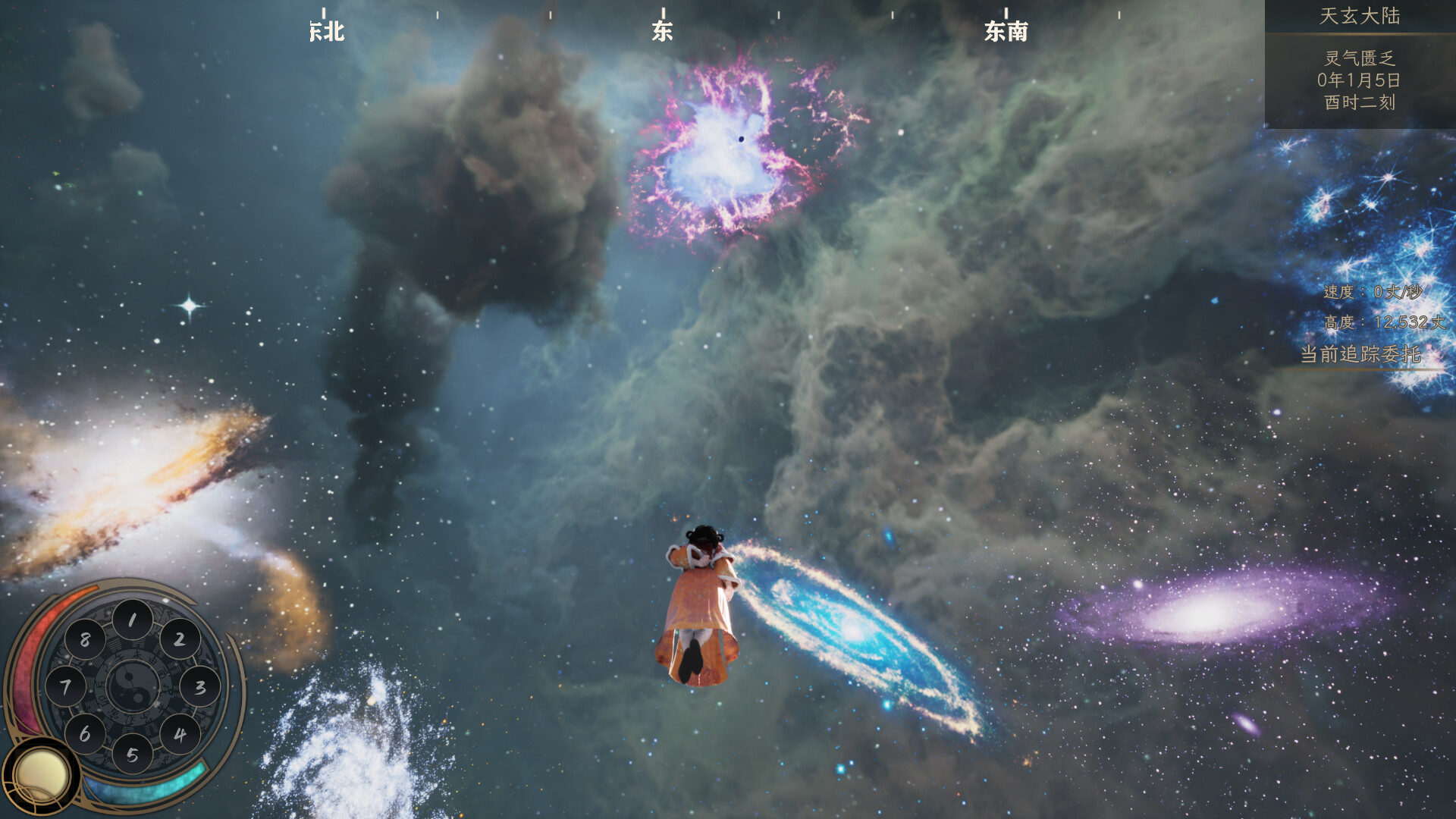Select skill wheel slot 7
Image resolution: width=1456 pixels, height=819 pixels.
(x=65, y=687)
